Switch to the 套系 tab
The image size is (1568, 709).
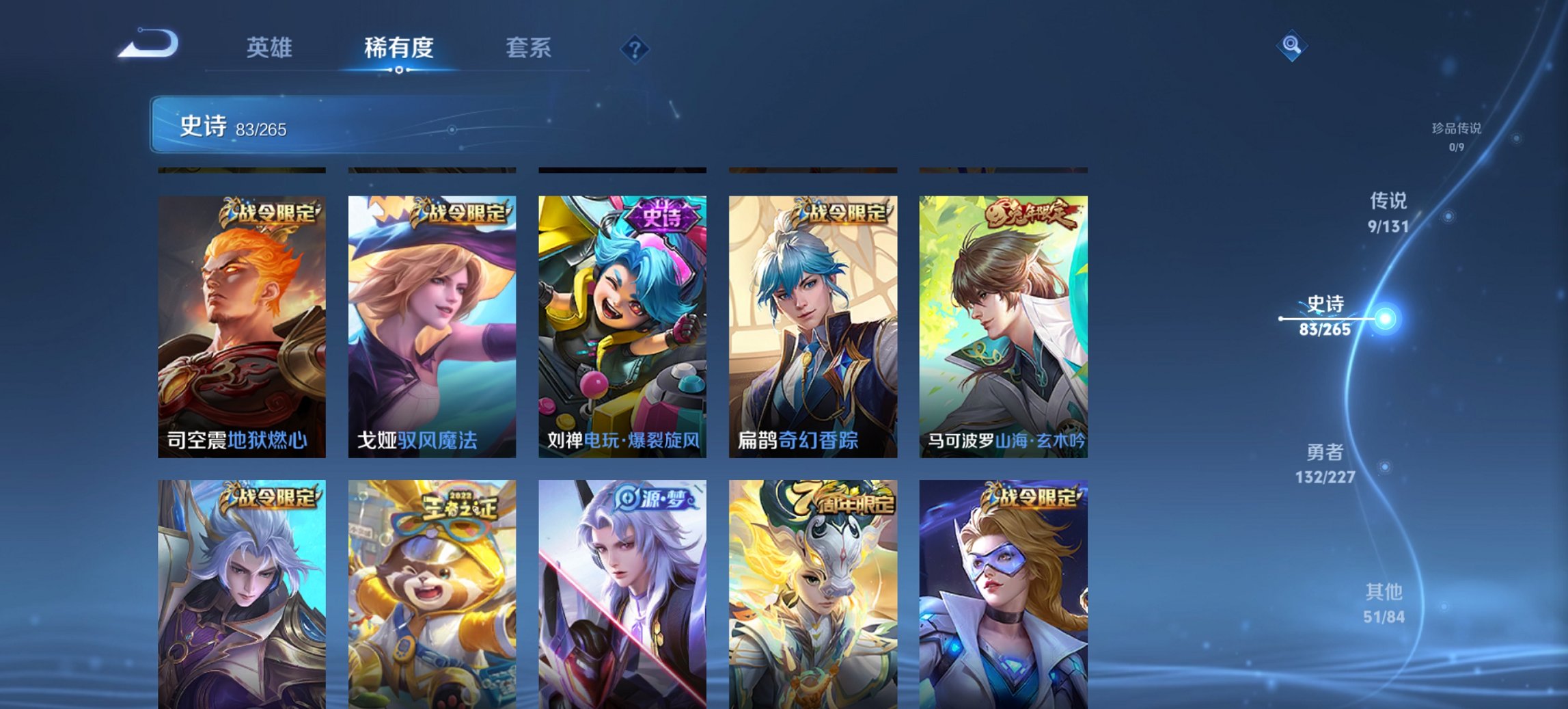[x=528, y=48]
